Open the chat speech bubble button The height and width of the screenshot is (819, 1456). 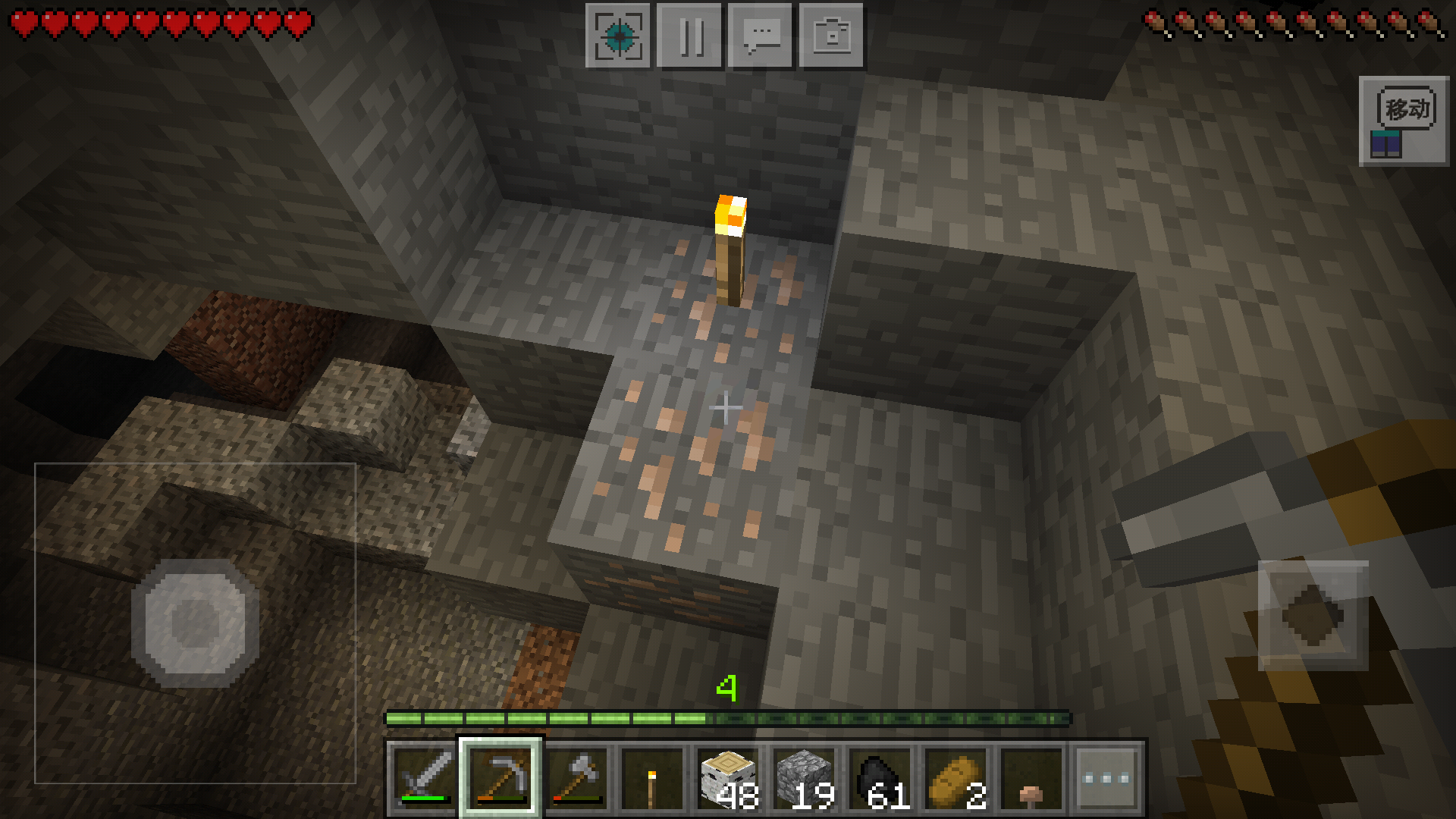[x=761, y=36]
